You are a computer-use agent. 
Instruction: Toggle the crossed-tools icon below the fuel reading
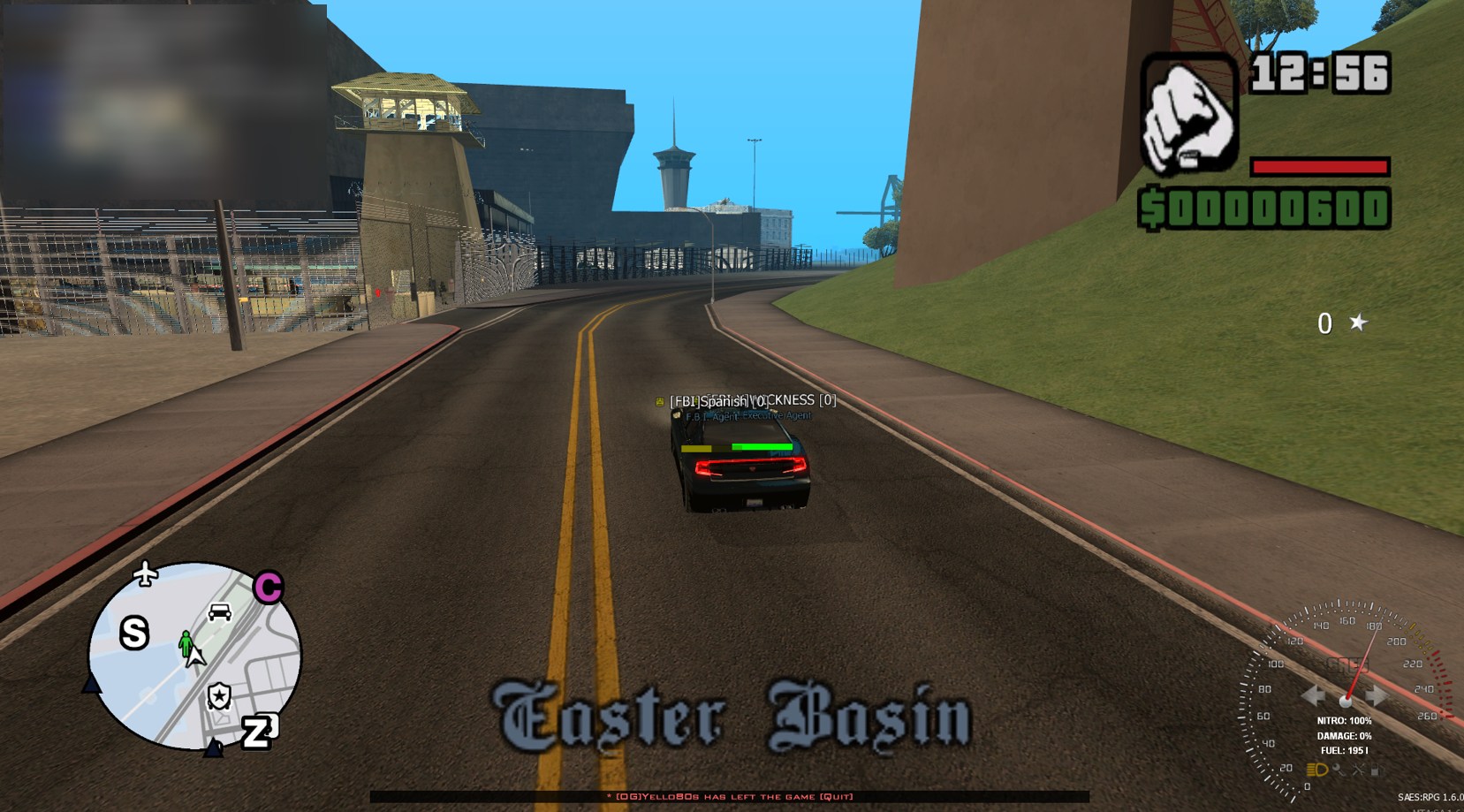1358,770
